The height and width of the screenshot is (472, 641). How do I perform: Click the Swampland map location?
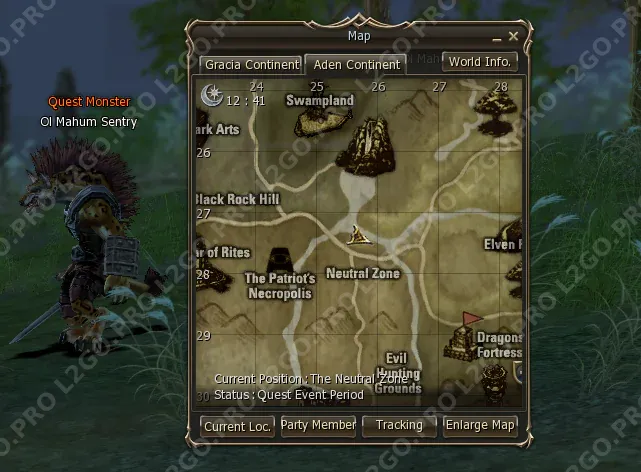(x=320, y=101)
